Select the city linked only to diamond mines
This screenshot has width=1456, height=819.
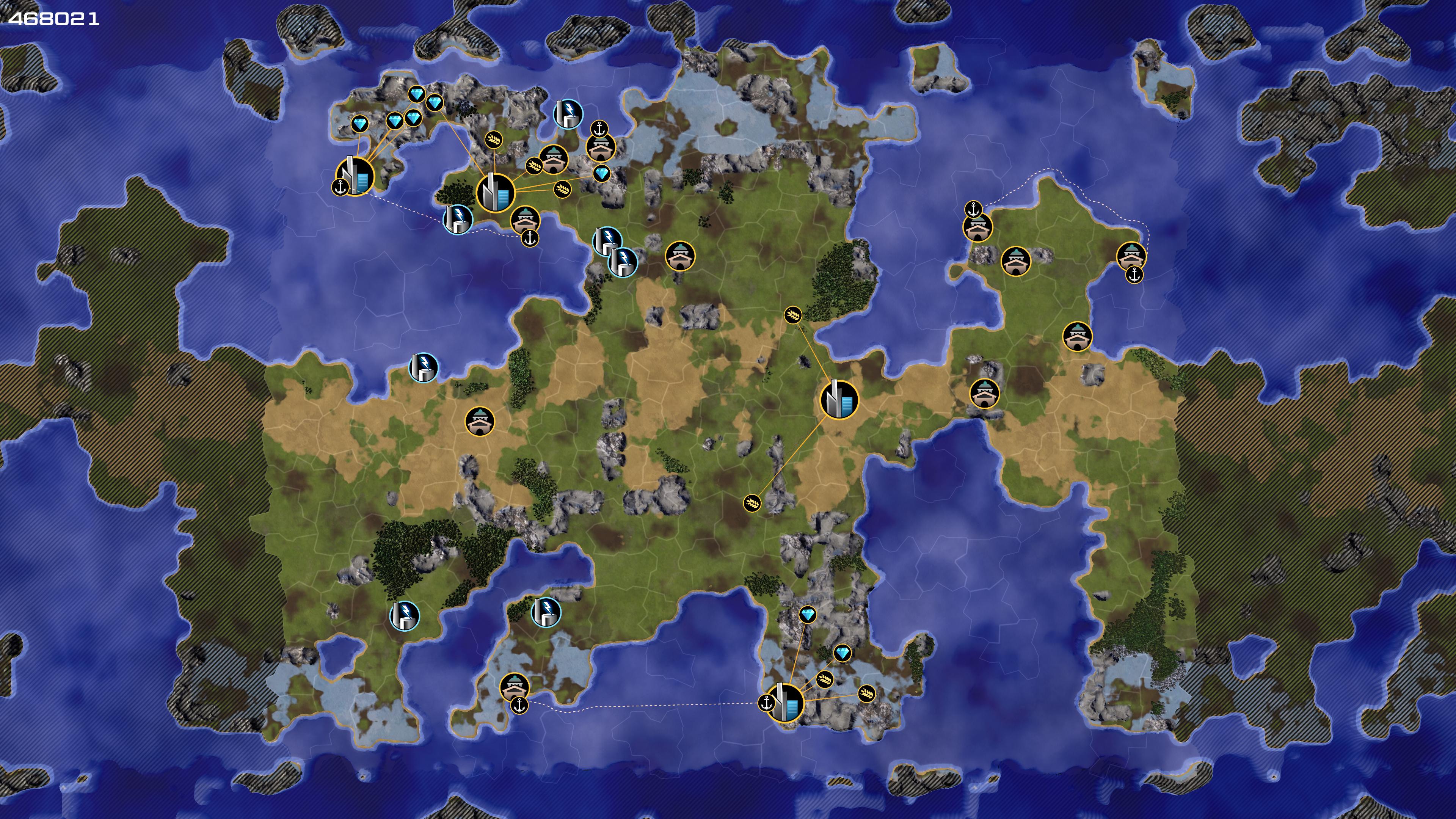pos(355,176)
